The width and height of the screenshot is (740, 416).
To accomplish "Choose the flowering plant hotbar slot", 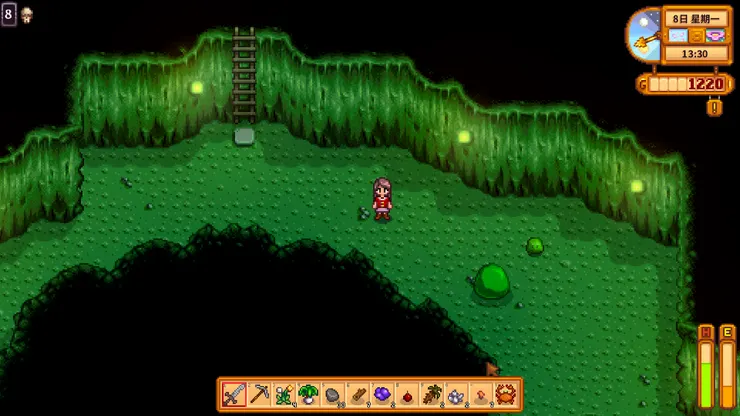I will [x=283, y=394].
